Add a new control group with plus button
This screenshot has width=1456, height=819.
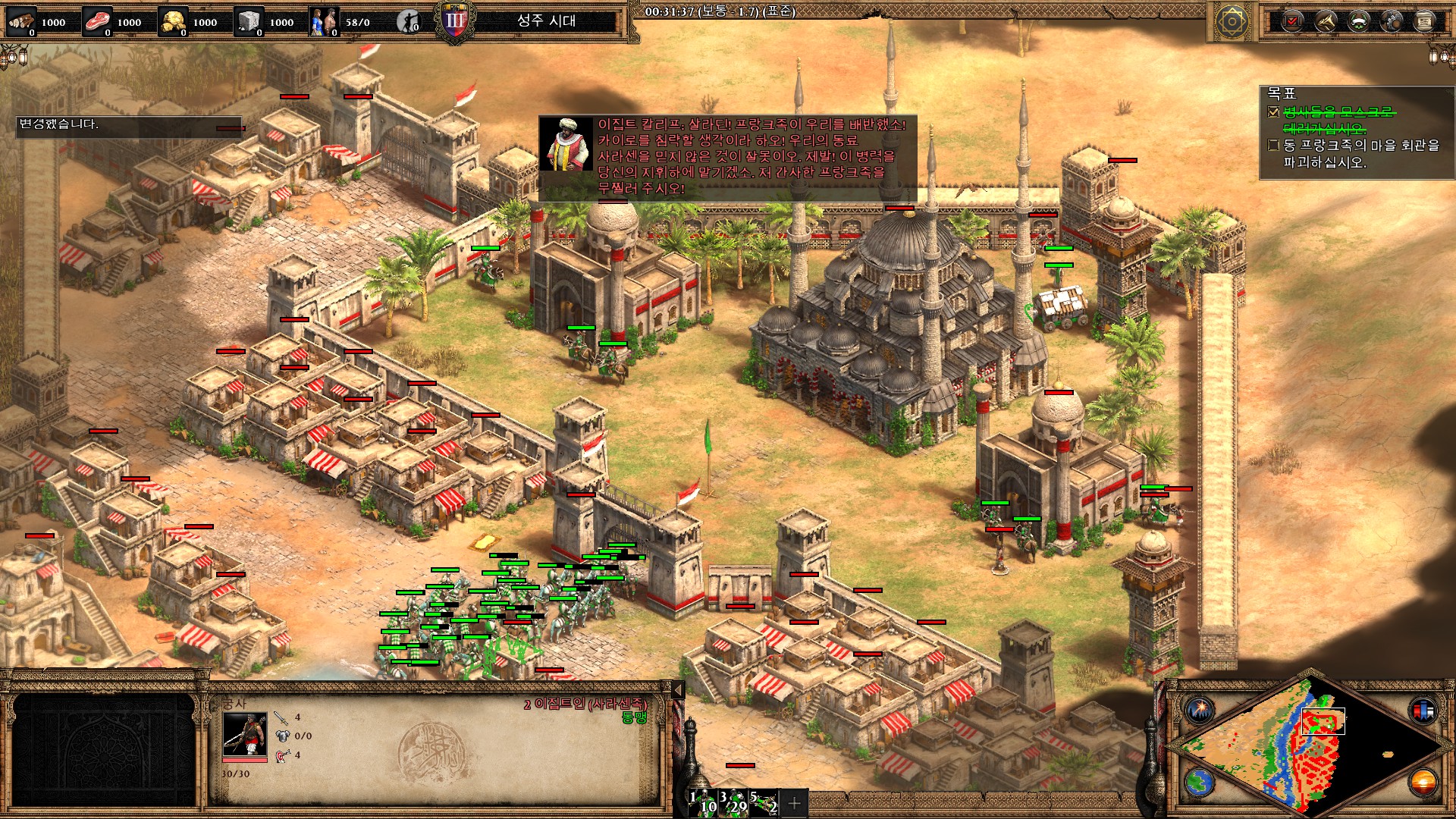point(794,802)
